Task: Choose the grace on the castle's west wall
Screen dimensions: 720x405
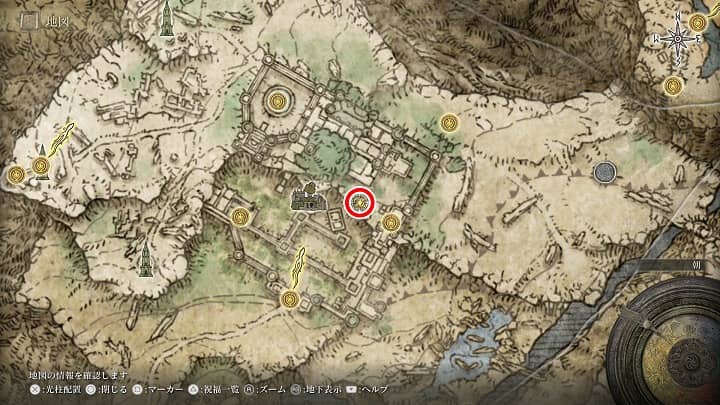Action: pos(239,217)
